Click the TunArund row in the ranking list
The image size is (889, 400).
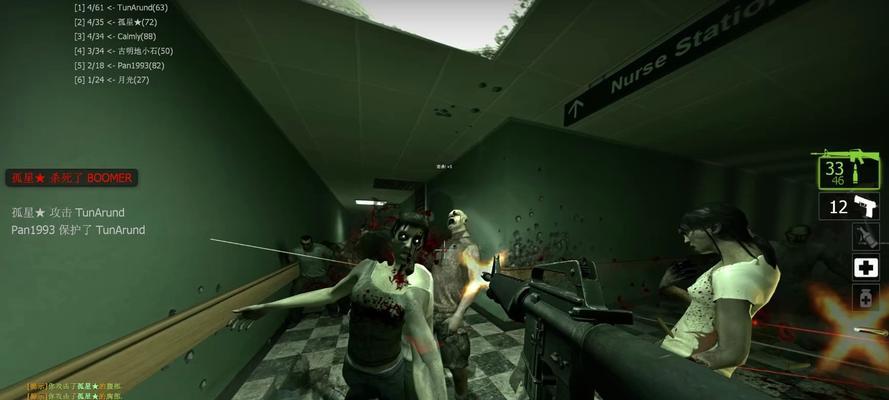[x=121, y=8]
